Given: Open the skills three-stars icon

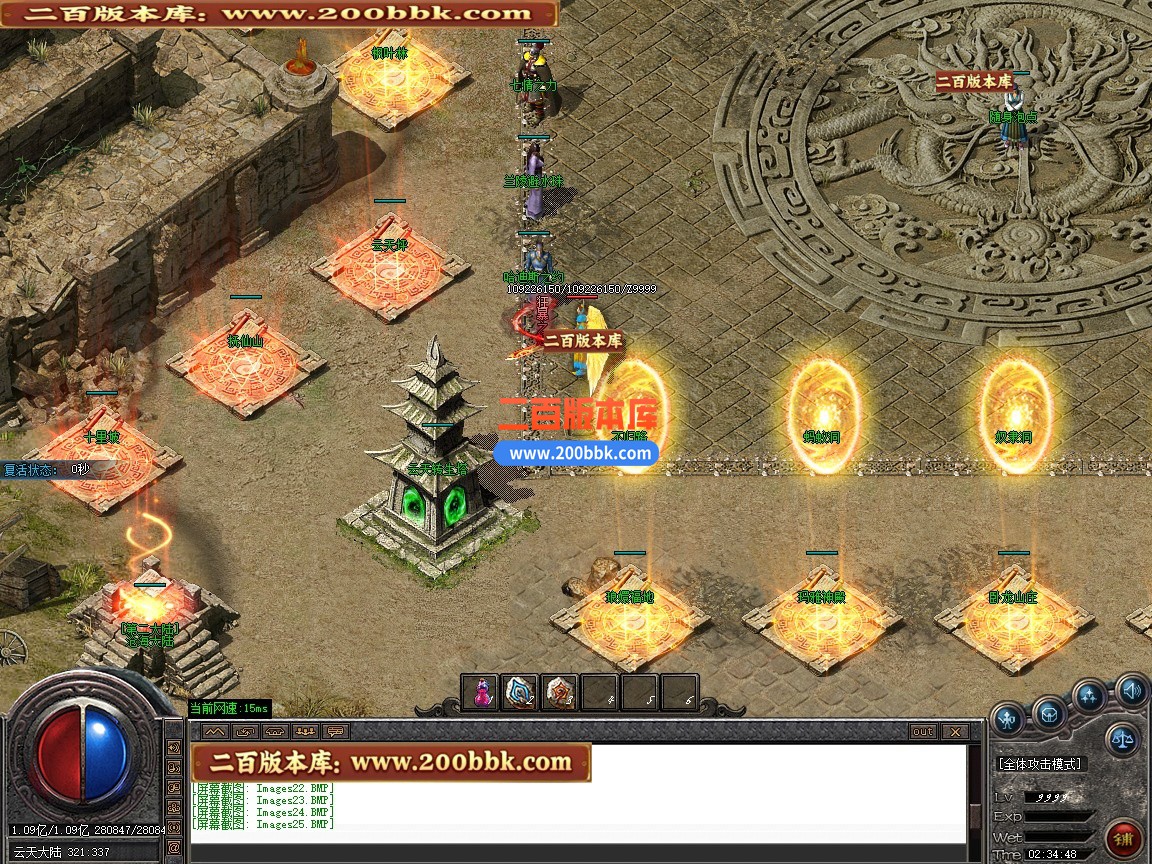Looking at the screenshot, I should (1090, 696).
